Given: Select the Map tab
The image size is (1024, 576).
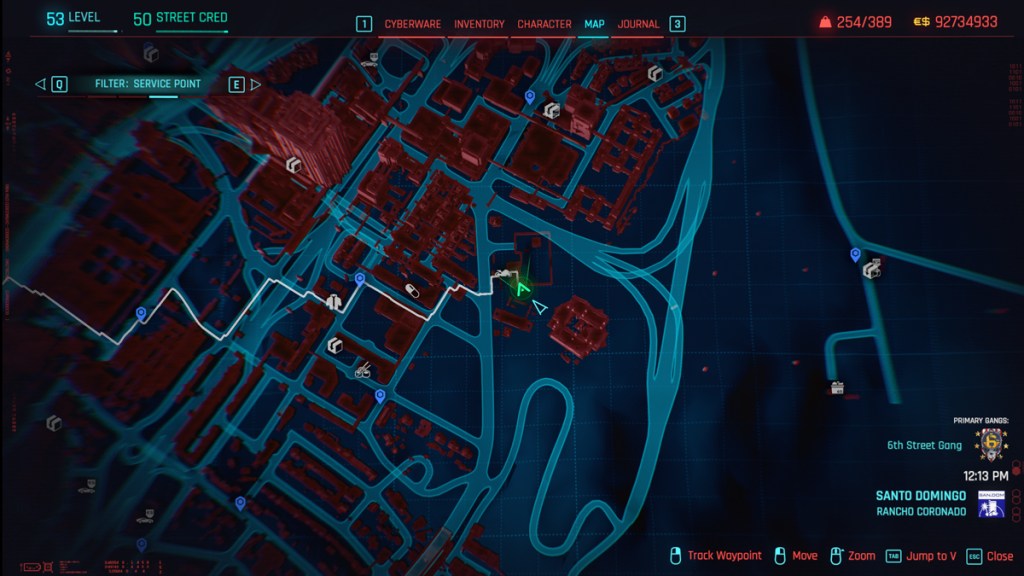Looking at the screenshot, I should tap(595, 24).
